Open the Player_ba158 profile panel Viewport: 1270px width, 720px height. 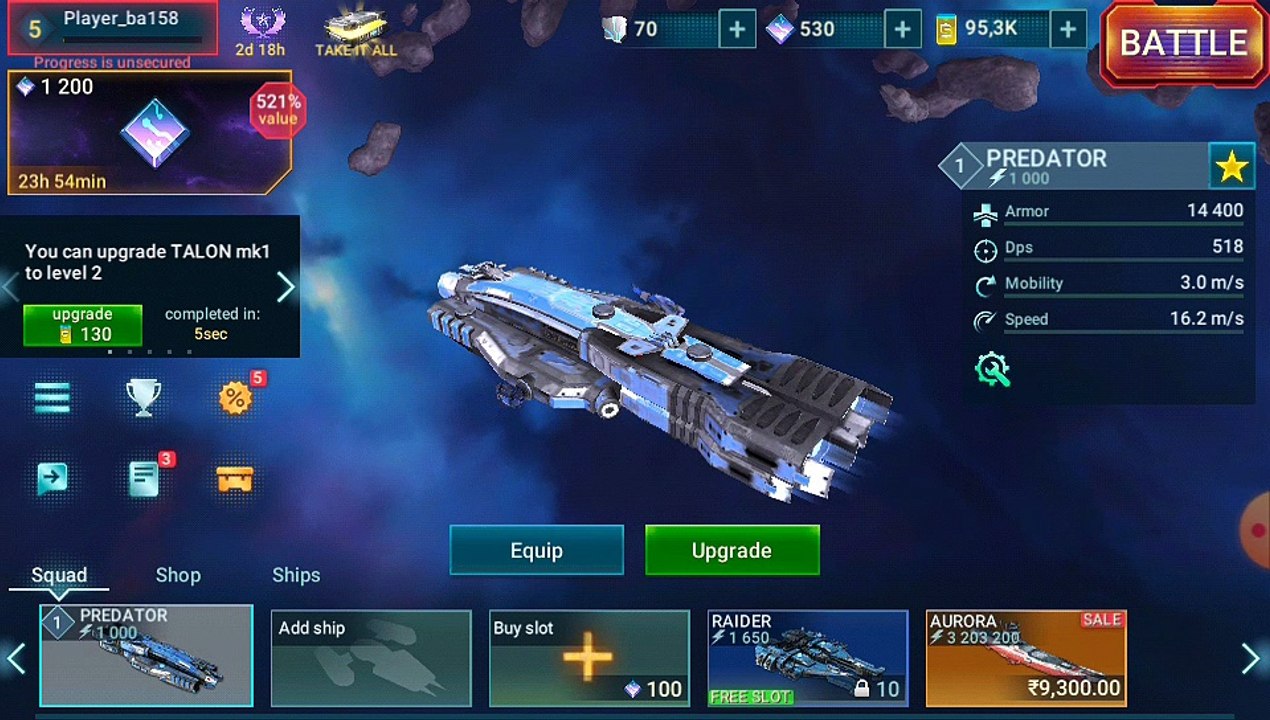(113, 28)
